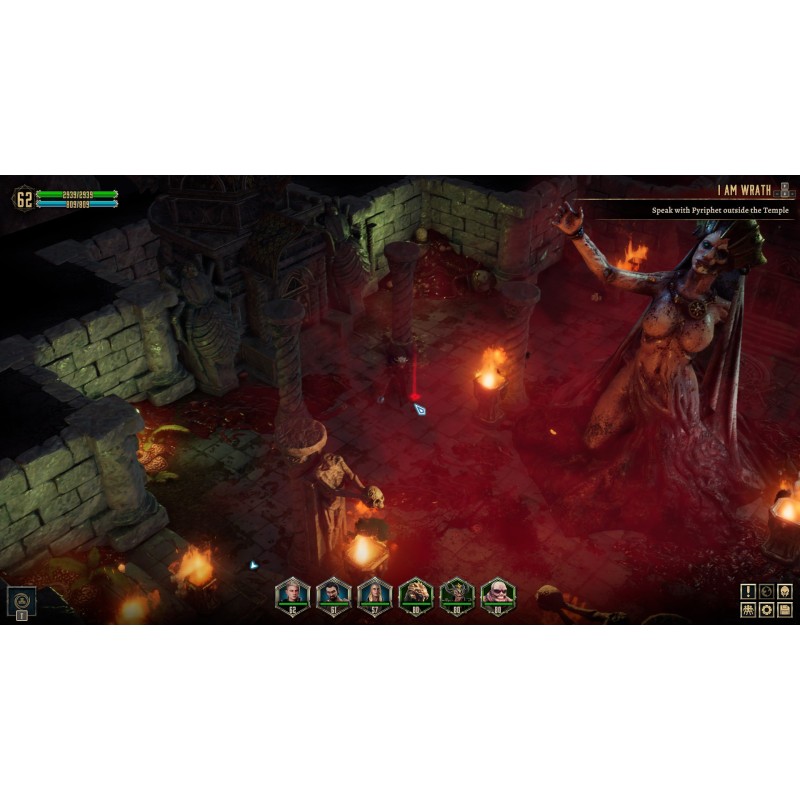Select the bearded level 61 party portrait

tap(334, 595)
